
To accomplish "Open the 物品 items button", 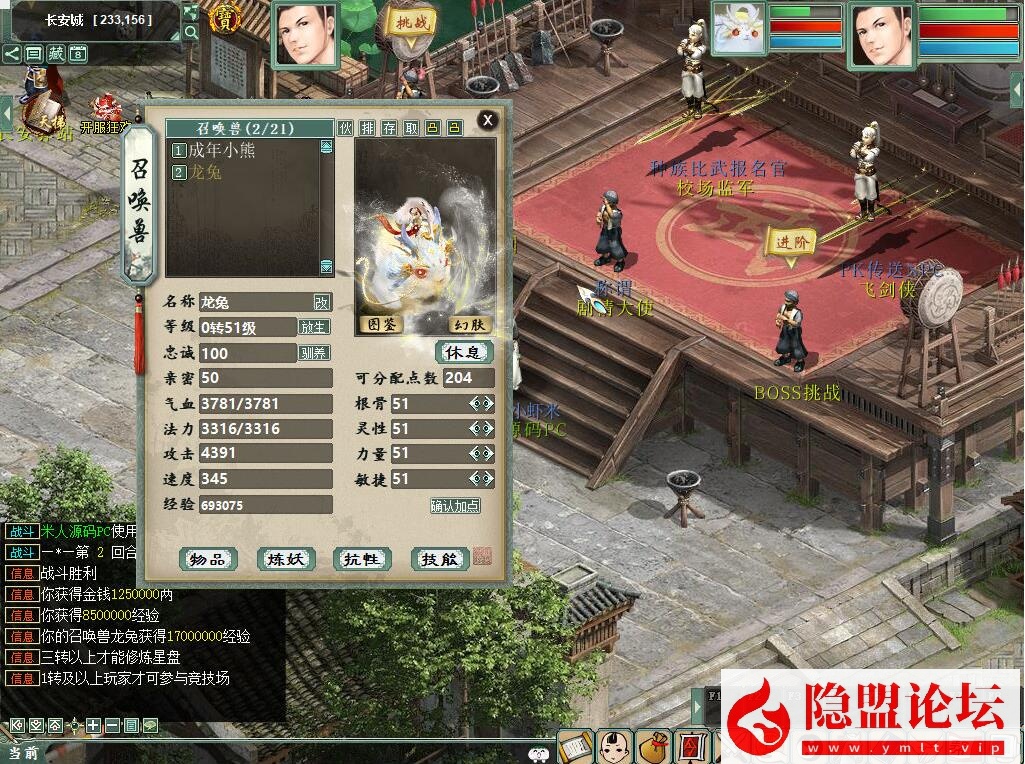I will click(207, 559).
